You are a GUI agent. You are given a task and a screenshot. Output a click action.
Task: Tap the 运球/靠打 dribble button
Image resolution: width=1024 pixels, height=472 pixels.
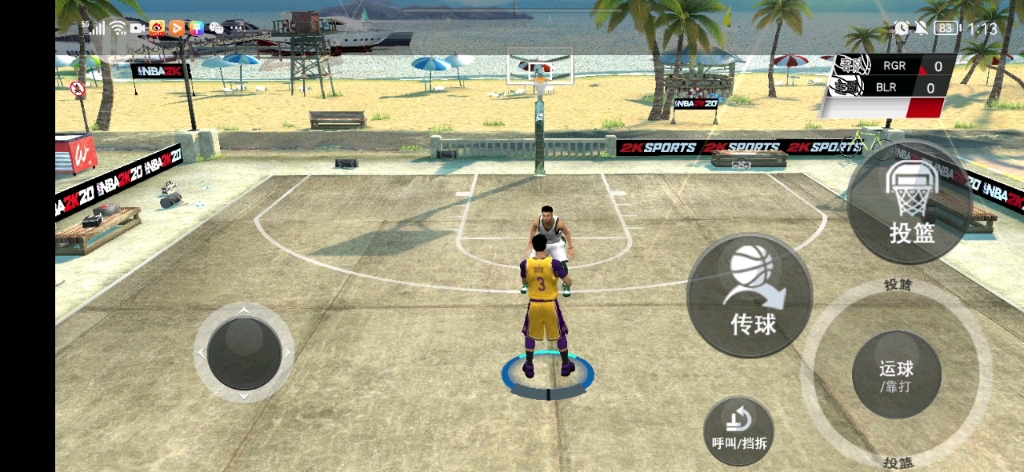click(896, 376)
